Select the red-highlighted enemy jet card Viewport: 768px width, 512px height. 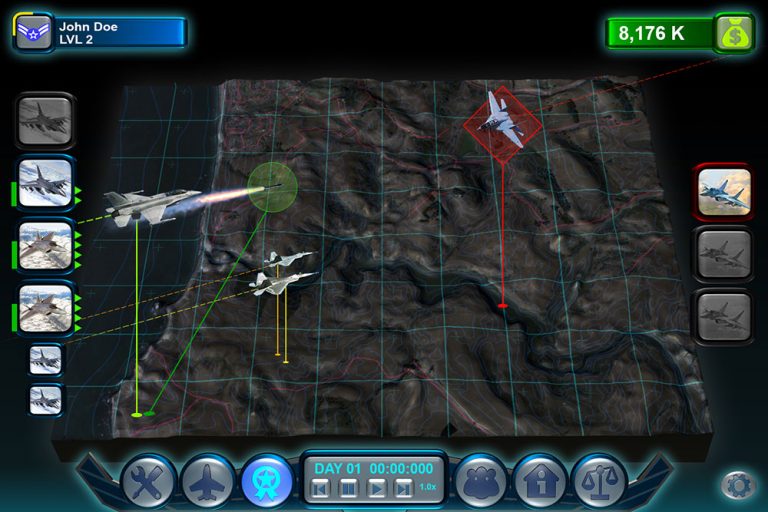click(723, 190)
